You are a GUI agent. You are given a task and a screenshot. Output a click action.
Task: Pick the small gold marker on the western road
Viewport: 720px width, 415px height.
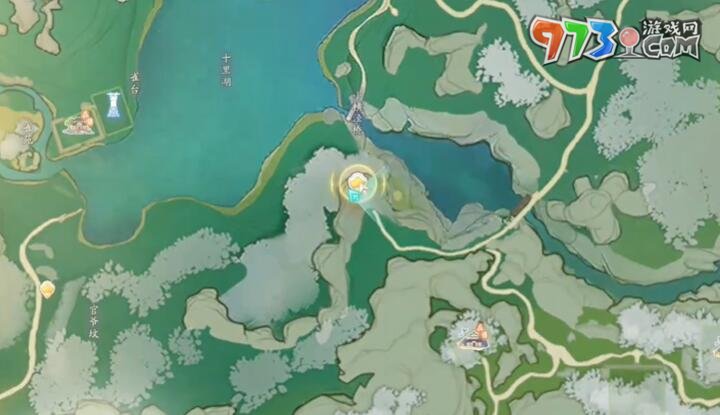pos(47,289)
